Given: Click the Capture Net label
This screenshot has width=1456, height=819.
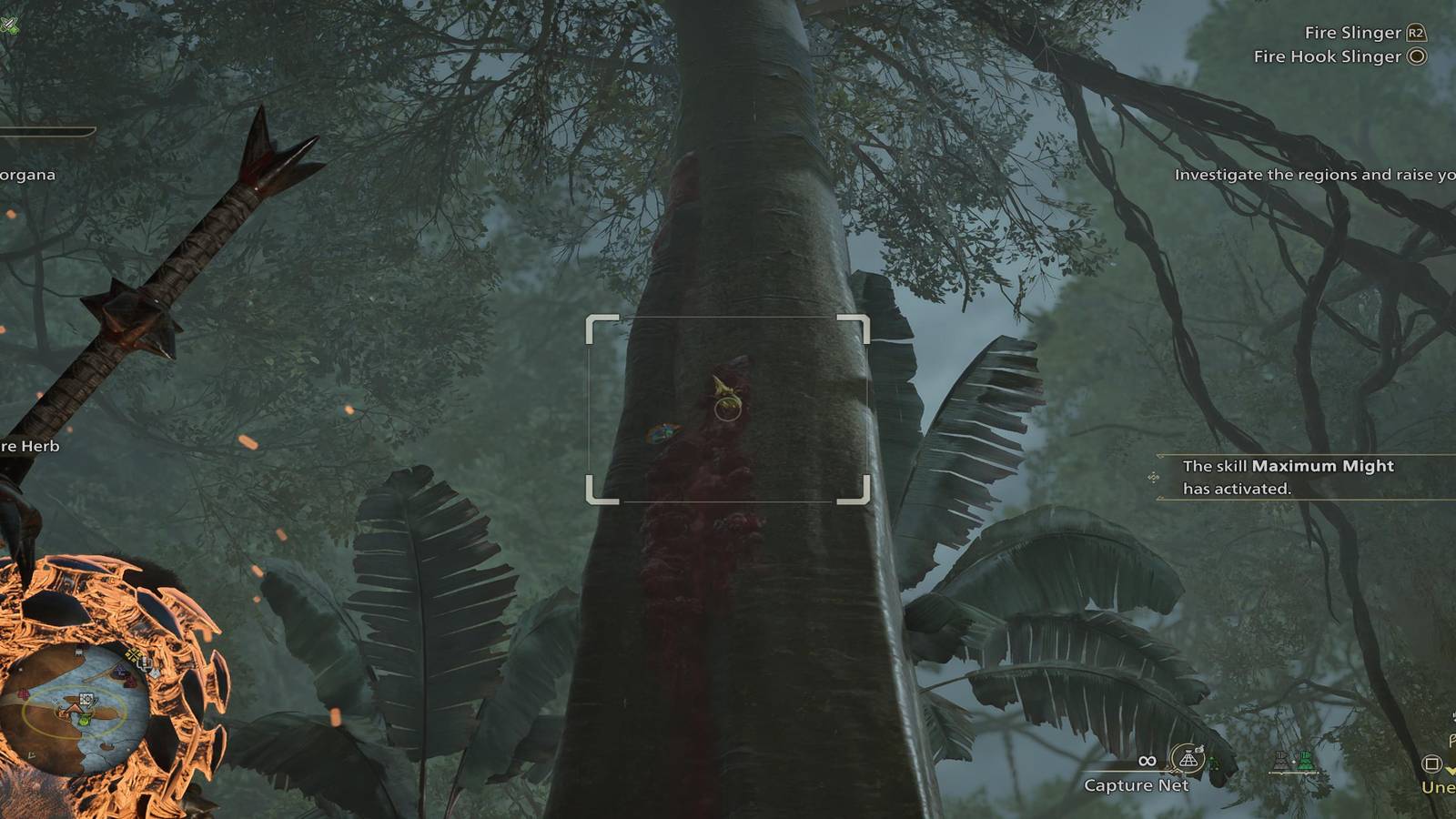Looking at the screenshot, I should [1139, 784].
